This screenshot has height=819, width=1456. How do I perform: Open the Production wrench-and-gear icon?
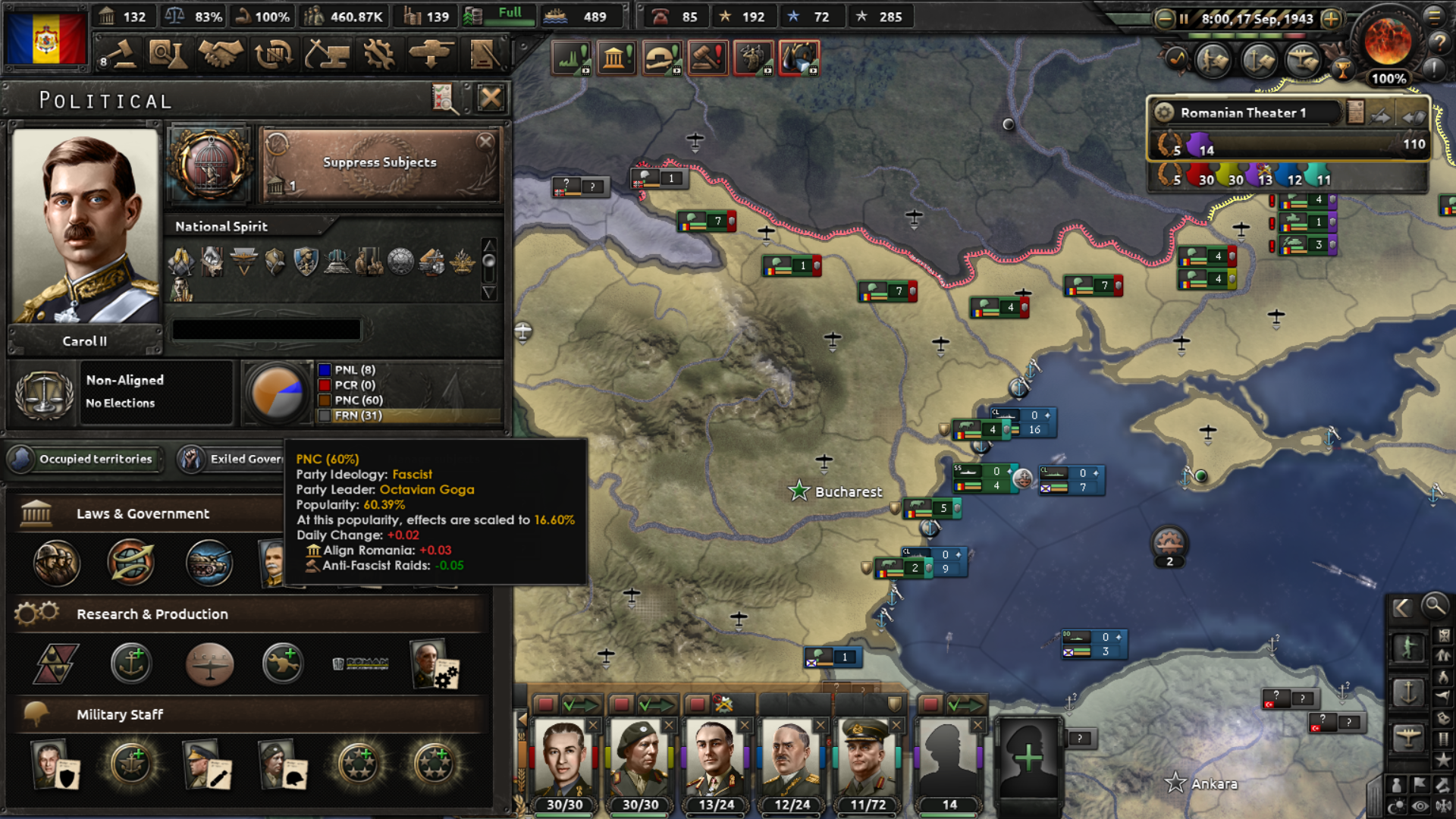tap(378, 54)
